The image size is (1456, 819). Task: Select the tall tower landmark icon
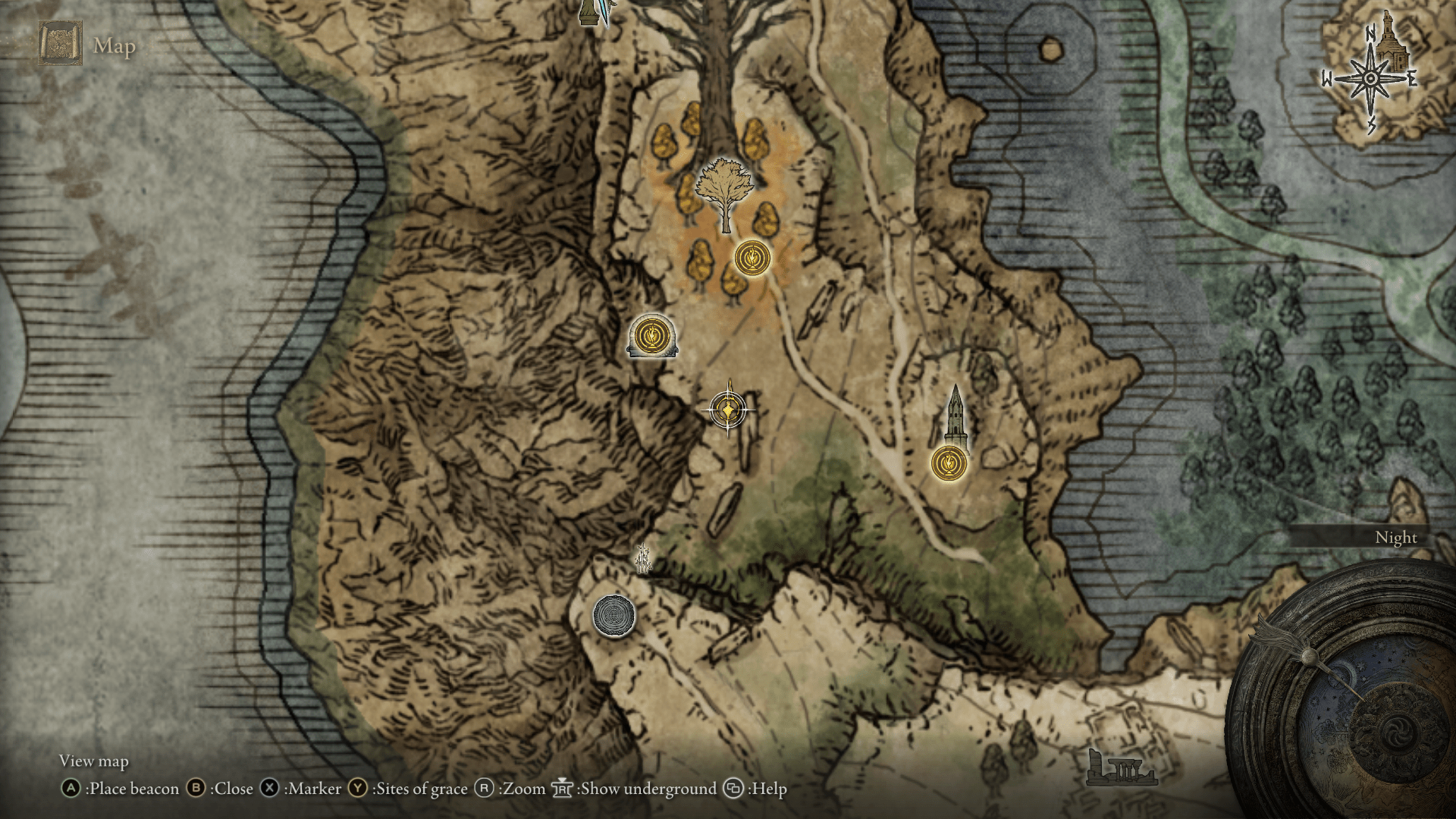pyautogui.click(x=955, y=415)
